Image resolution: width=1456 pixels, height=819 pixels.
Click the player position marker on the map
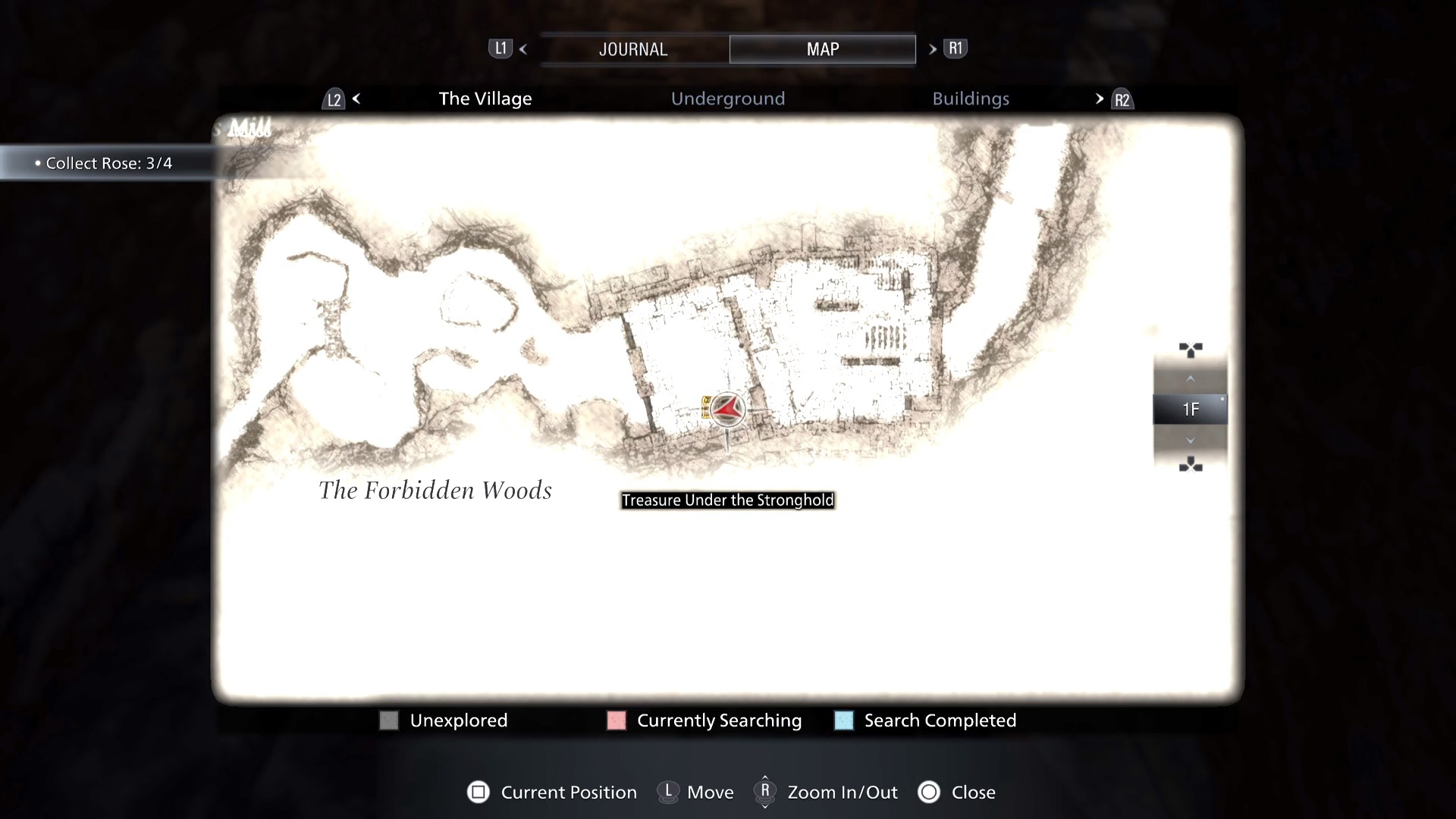click(x=726, y=409)
